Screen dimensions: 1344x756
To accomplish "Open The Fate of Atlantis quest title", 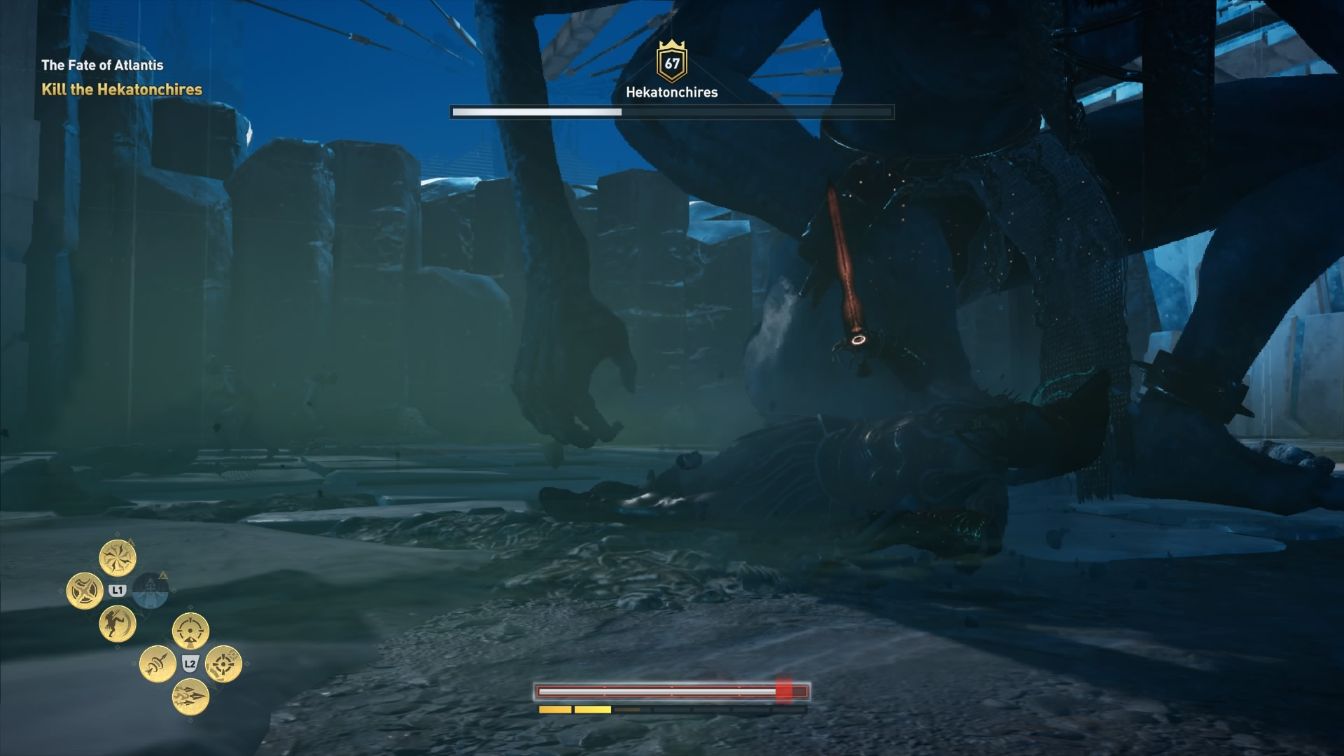I will pyautogui.click(x=102, y=64).
